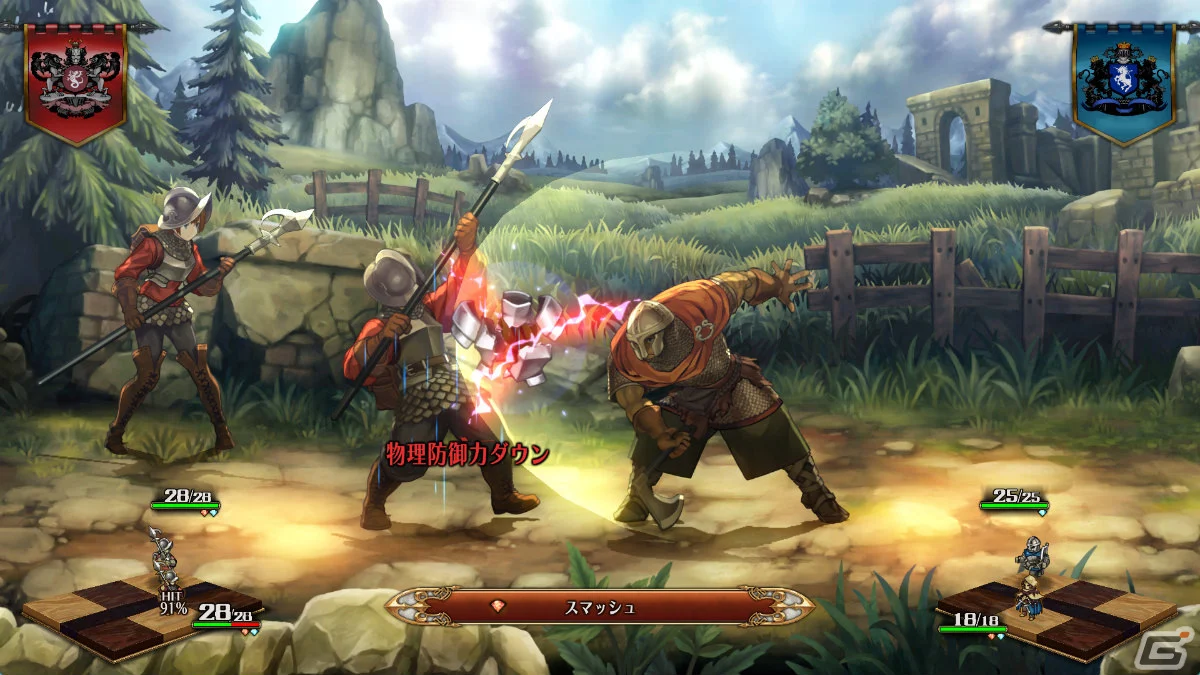Viewport: 1200px width, 675px height.
Task: Click the red crest banner
Action: (x=75, y=80)
